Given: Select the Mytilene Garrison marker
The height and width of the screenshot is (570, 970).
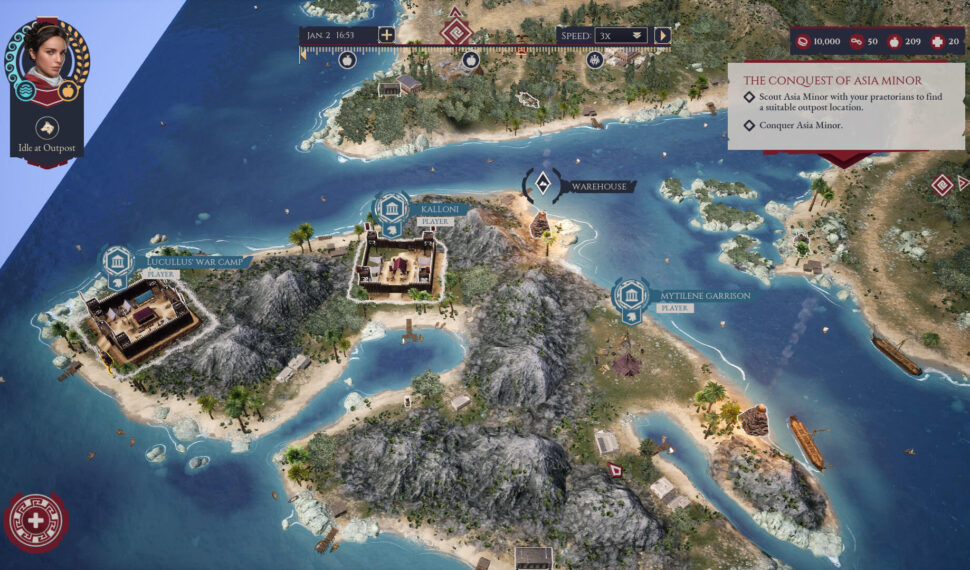Looking at the screenshot, I should [x=630, y=295].
